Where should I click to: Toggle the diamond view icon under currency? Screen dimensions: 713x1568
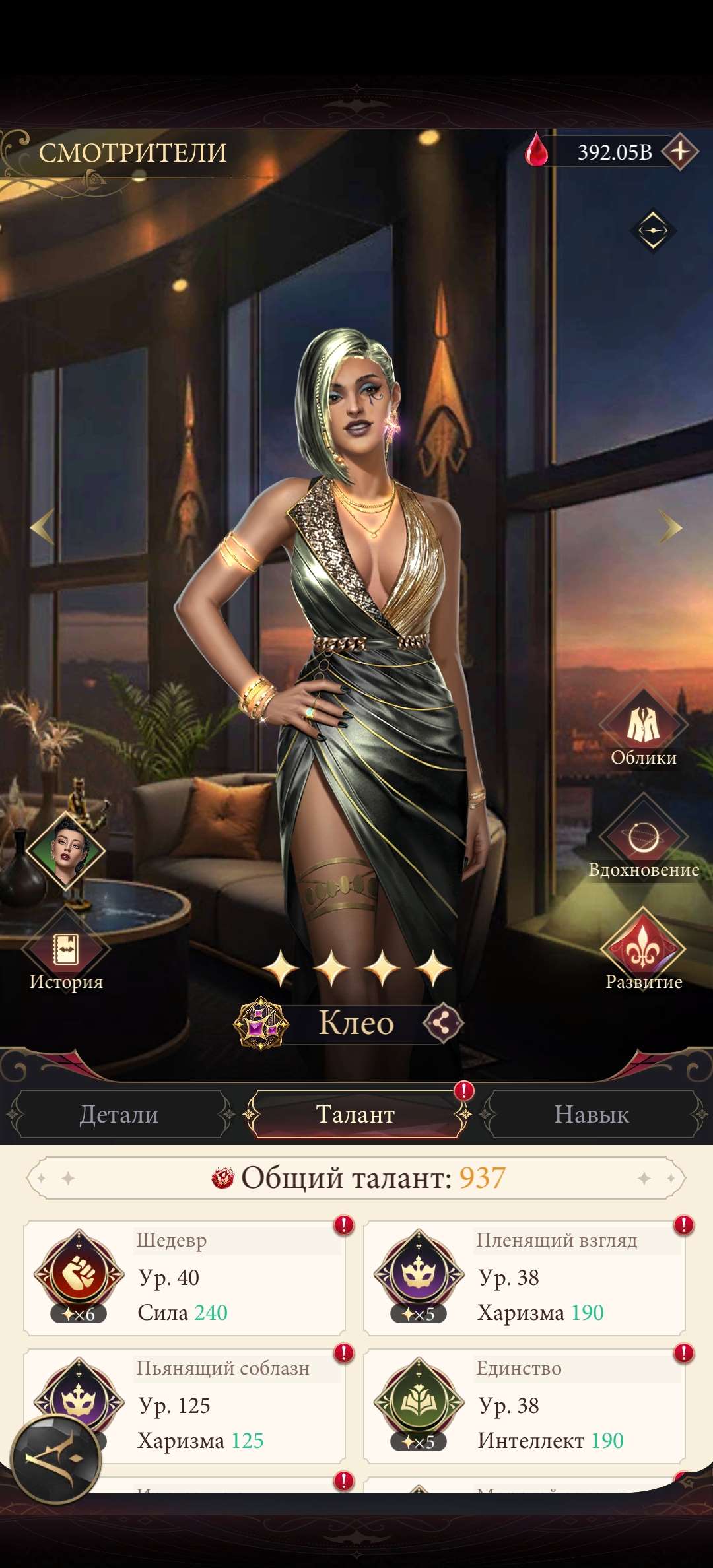(653, 230)
